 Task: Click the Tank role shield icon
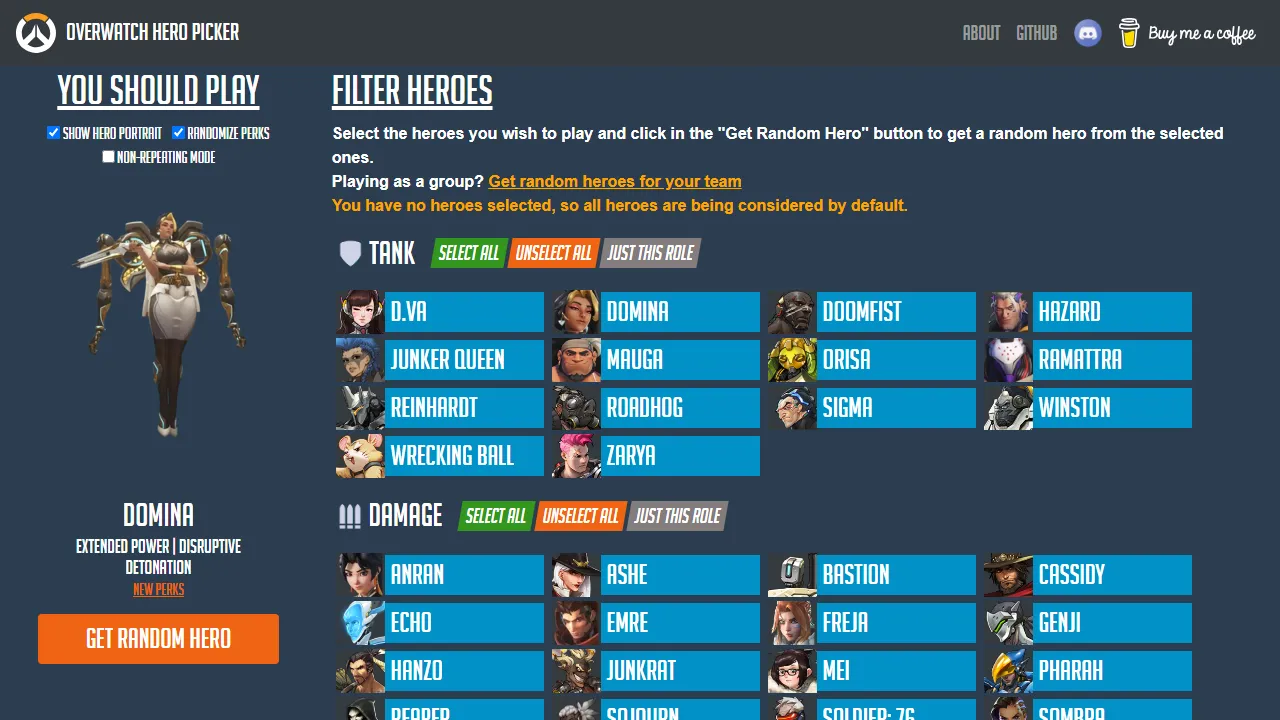[349, 253]
